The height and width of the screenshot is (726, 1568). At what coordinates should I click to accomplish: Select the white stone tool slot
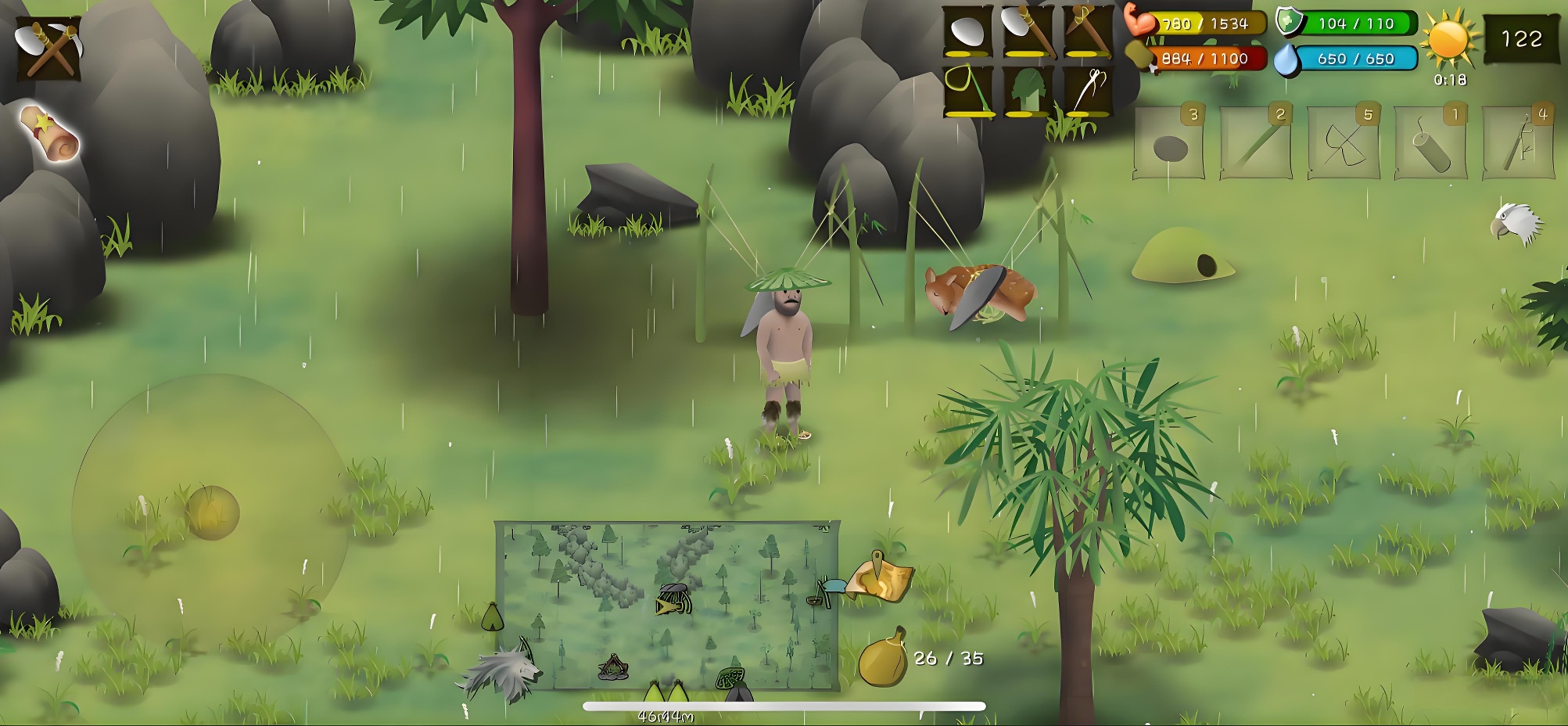tap(967, 33)
